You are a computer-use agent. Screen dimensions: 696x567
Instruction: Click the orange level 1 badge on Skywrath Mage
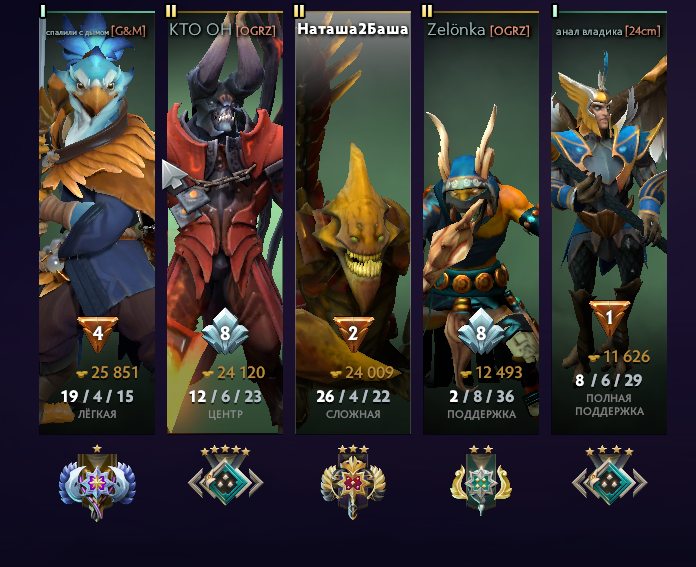[x=609, y=318]
